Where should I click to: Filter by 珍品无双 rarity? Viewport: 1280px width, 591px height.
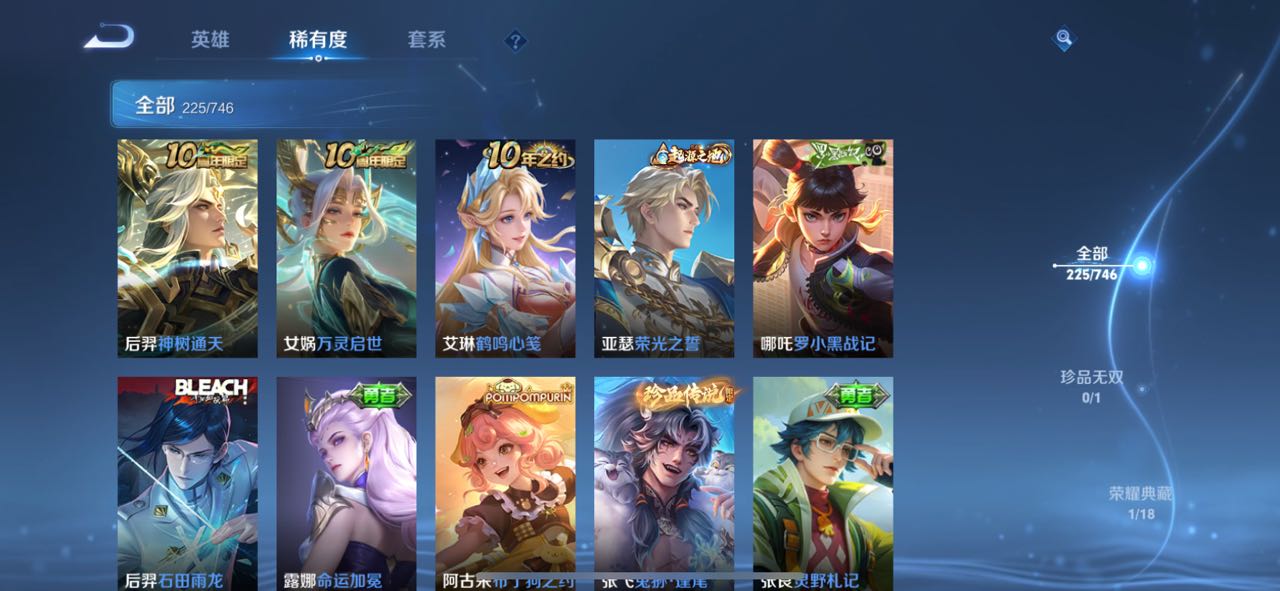pos(1092,386)
